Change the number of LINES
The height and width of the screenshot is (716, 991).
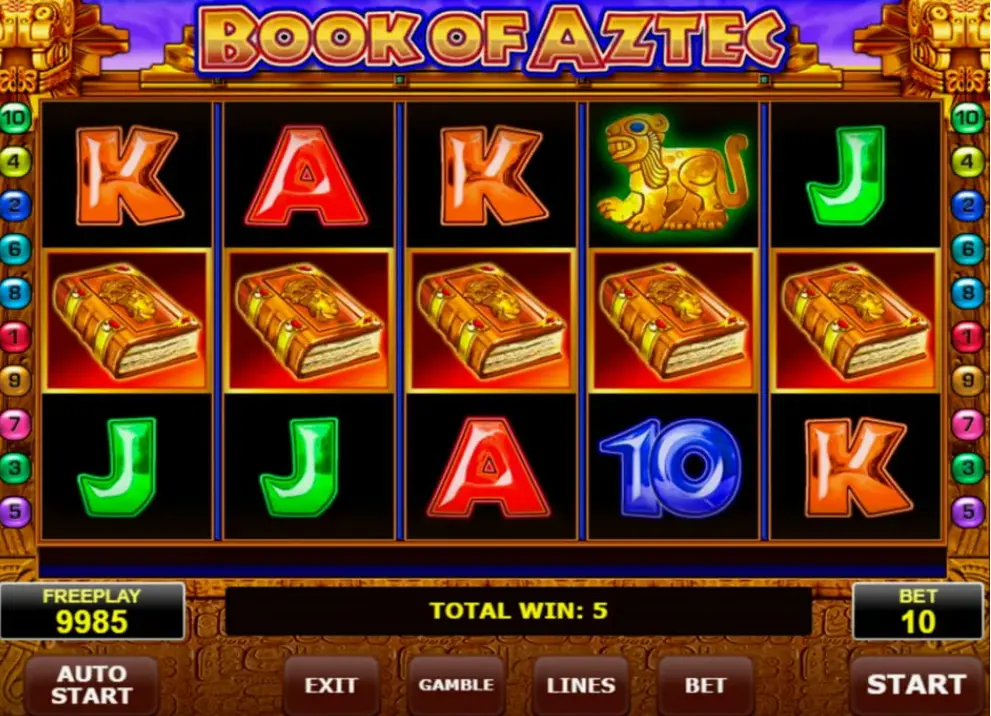581,686
